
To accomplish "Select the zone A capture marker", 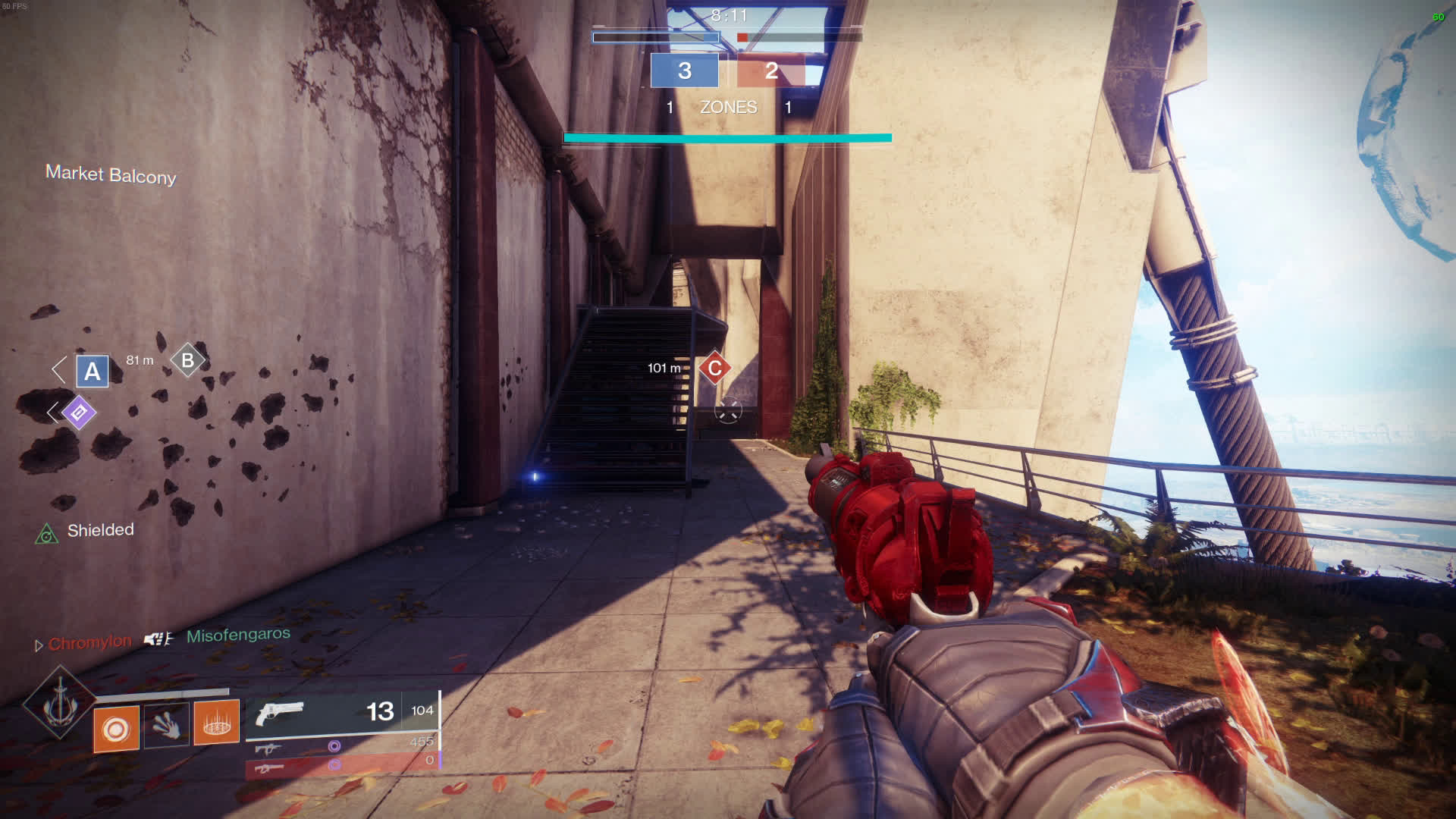I will tap(93, 372).
